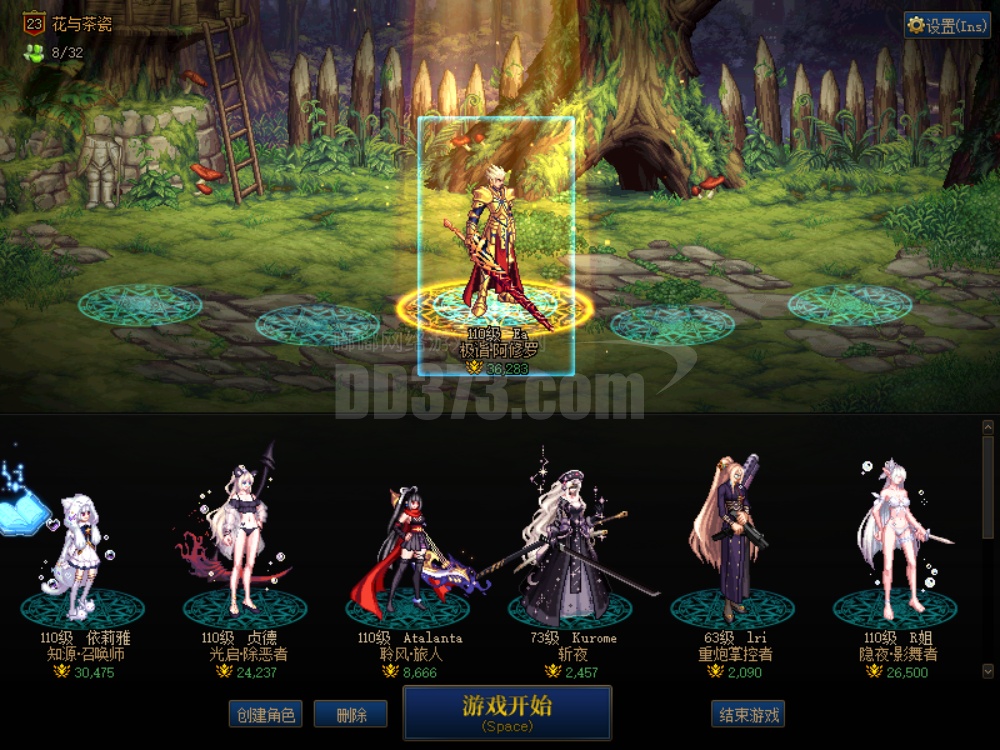
Task: Start the game with 游戏开始
Action: click(x=507, y=712)
